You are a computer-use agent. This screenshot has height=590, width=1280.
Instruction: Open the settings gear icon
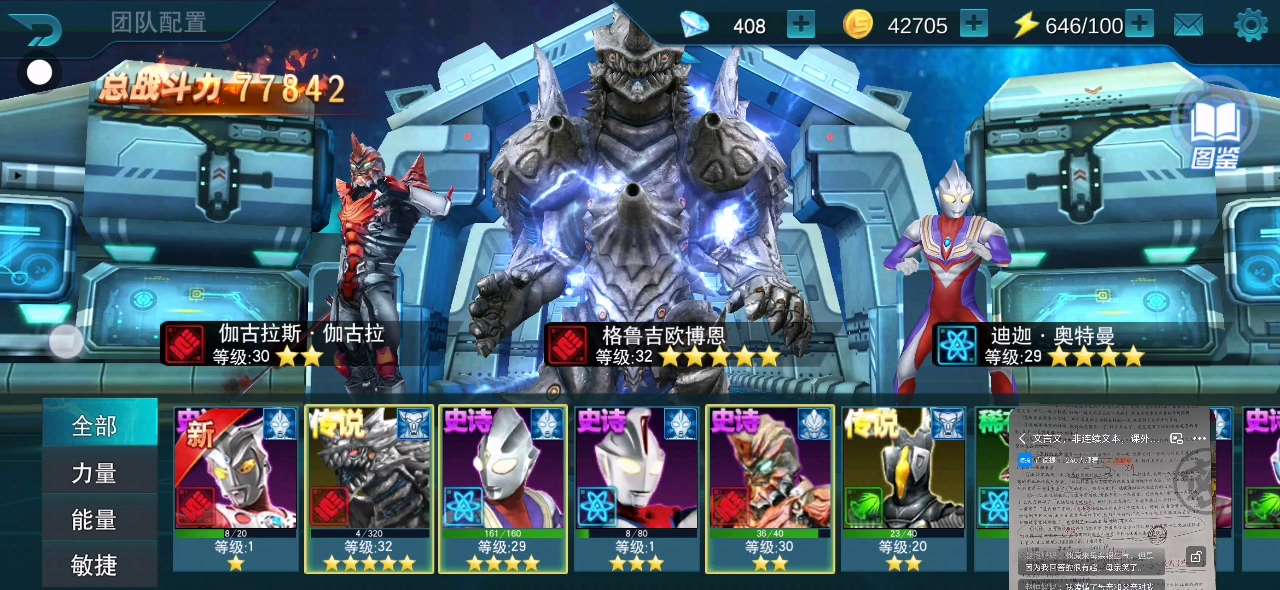pos(1251,25)
